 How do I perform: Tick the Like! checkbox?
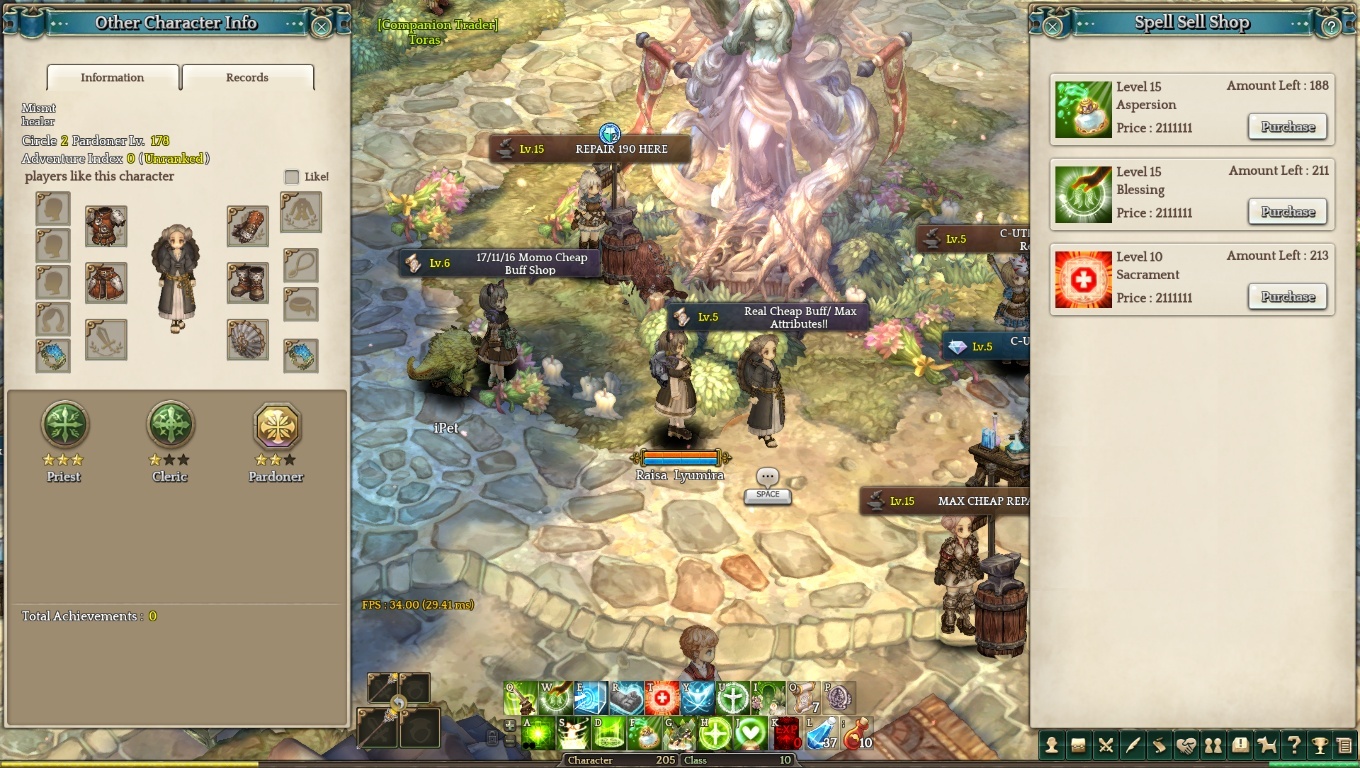(x=291, y=177)
